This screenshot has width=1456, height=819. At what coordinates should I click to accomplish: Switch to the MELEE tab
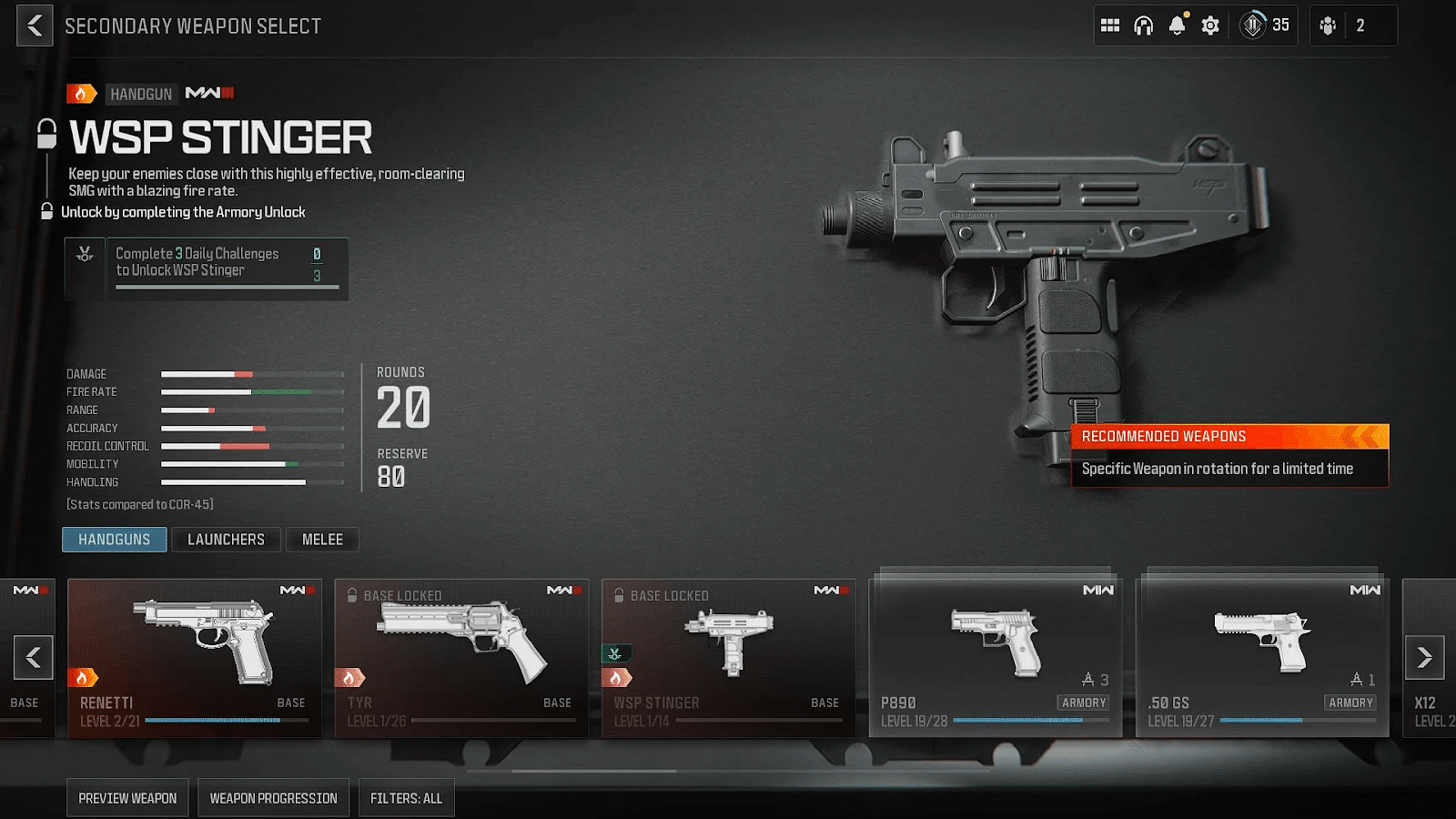(x=322, y=539)
